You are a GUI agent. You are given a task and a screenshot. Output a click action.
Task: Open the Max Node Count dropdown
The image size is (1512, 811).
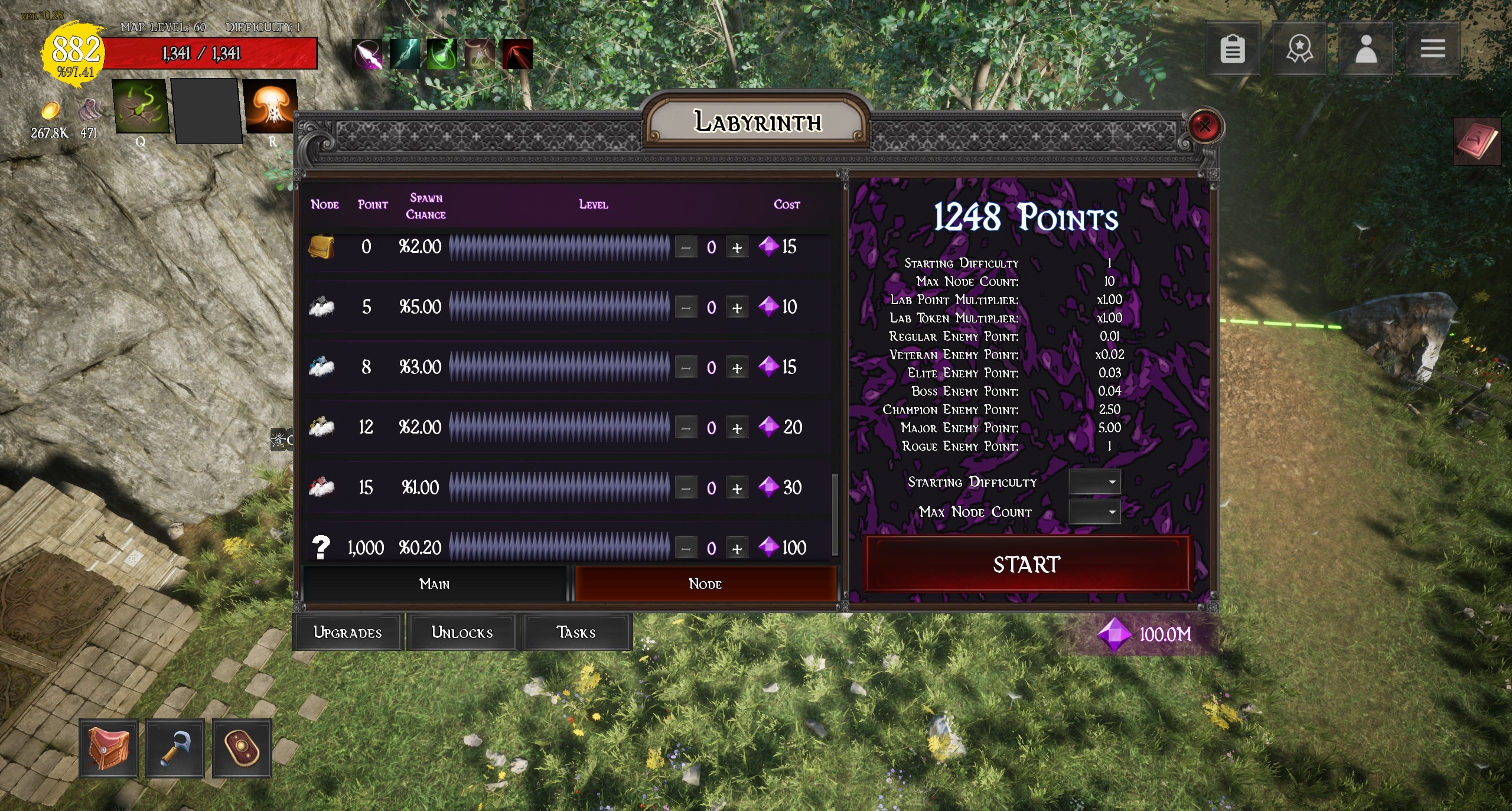tap(1094, 512)
